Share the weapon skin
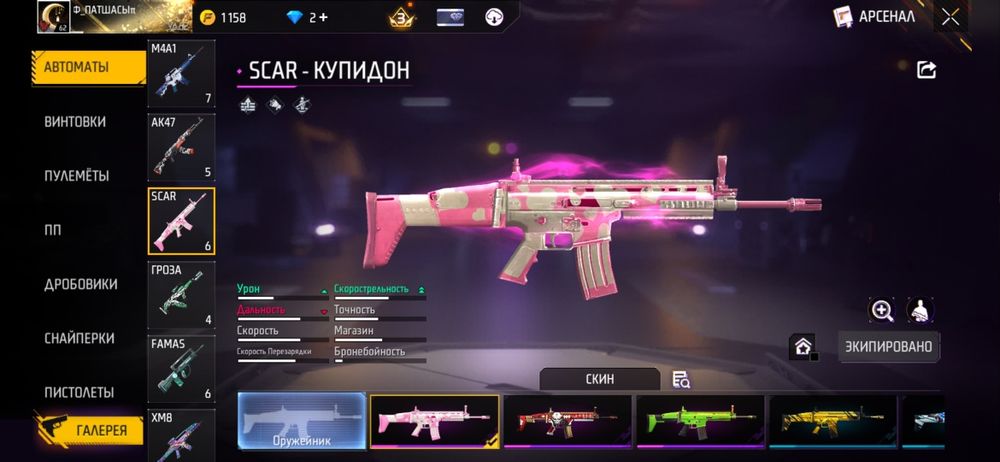Screen dimensions: 1000x462 pos(926,69)
